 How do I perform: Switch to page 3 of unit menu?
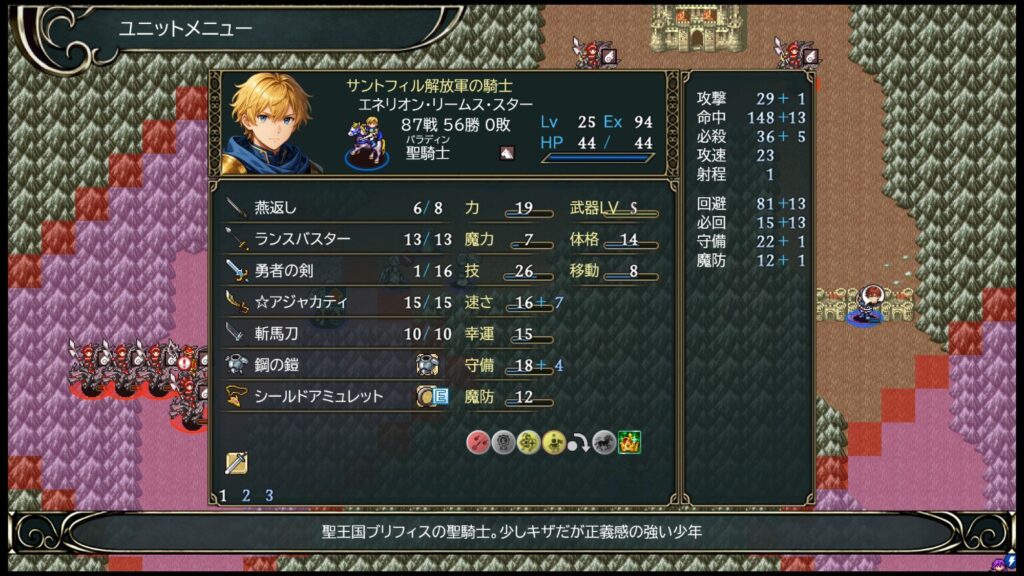[x=268, y=495]
